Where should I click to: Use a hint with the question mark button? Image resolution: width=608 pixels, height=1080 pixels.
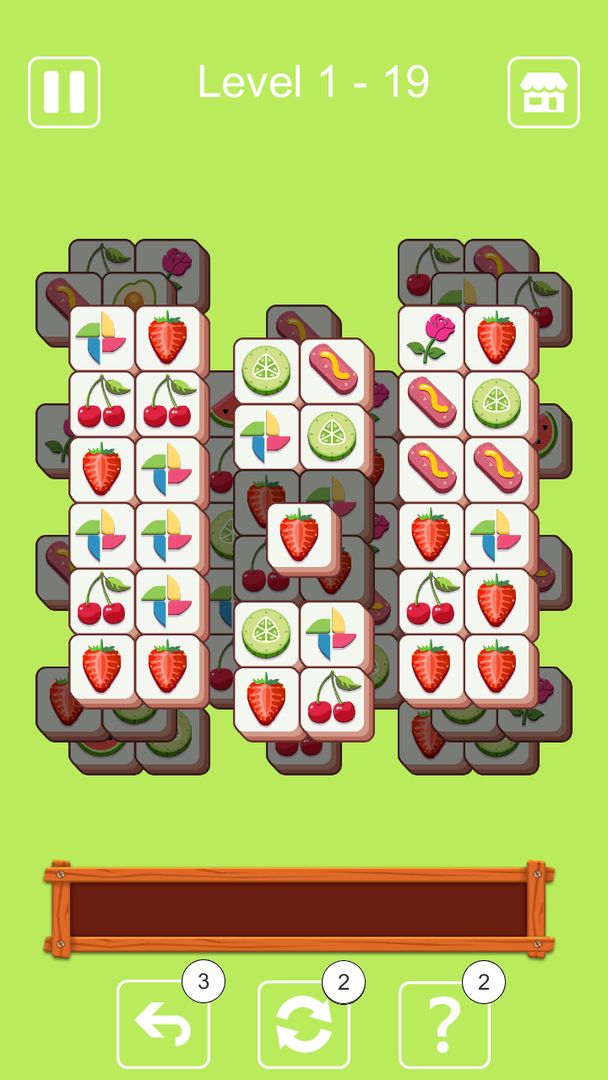tap(444, 1024)
